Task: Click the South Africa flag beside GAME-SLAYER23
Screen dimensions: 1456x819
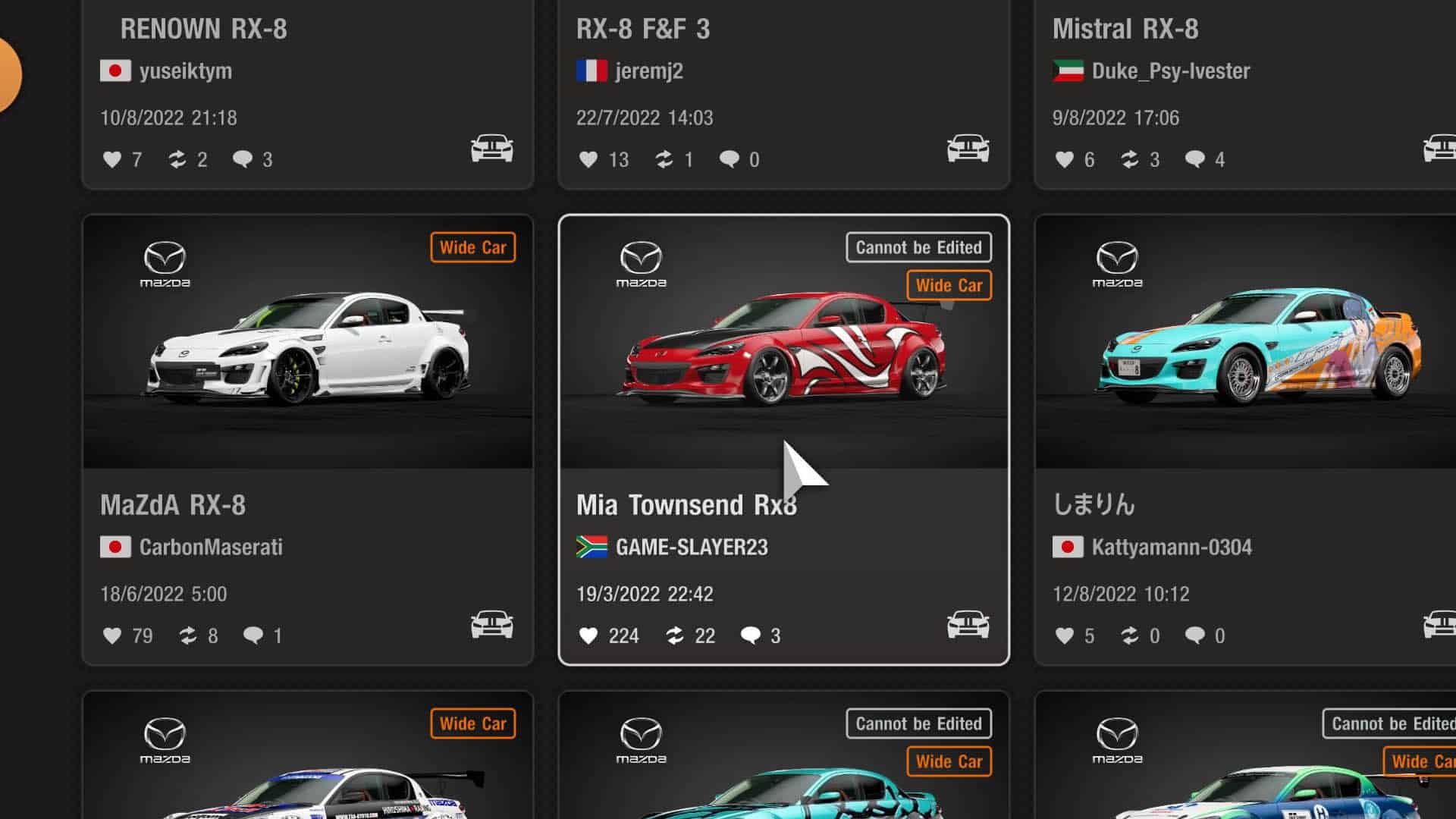Action: tap(591, 547)
